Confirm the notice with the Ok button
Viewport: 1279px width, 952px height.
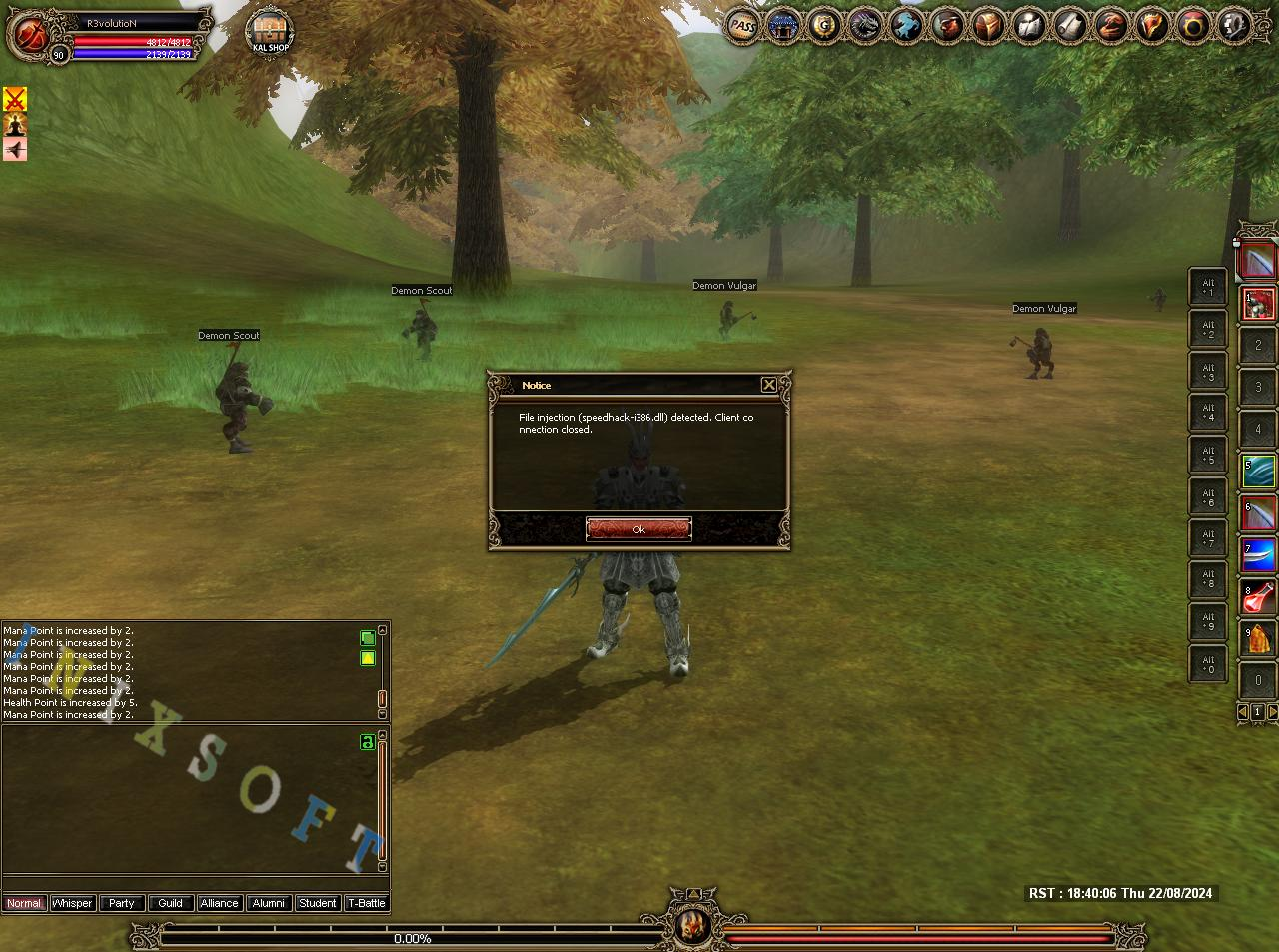point(639,529)
